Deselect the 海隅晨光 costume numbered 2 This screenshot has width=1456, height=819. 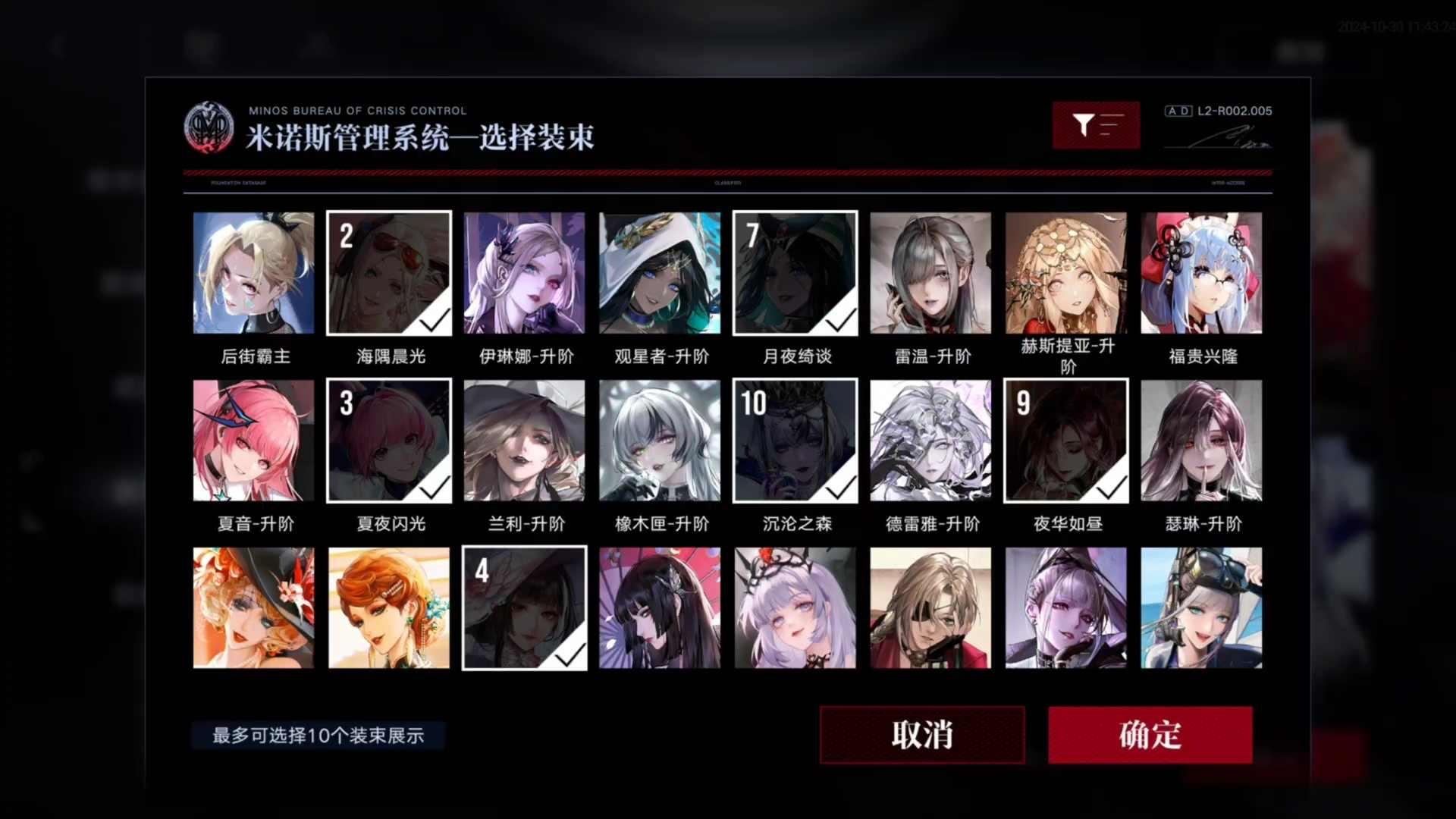tap(389, 272)
